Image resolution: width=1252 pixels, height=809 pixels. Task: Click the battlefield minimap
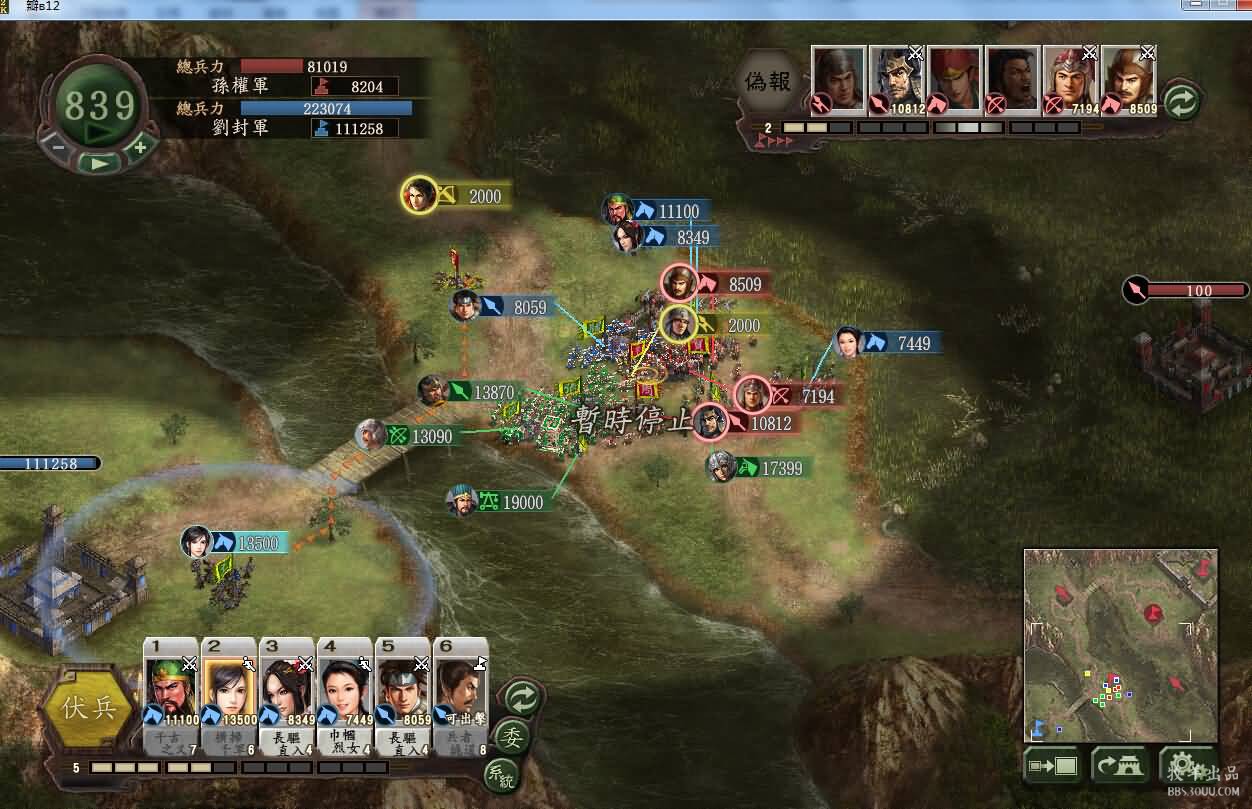pos(1120,645)
